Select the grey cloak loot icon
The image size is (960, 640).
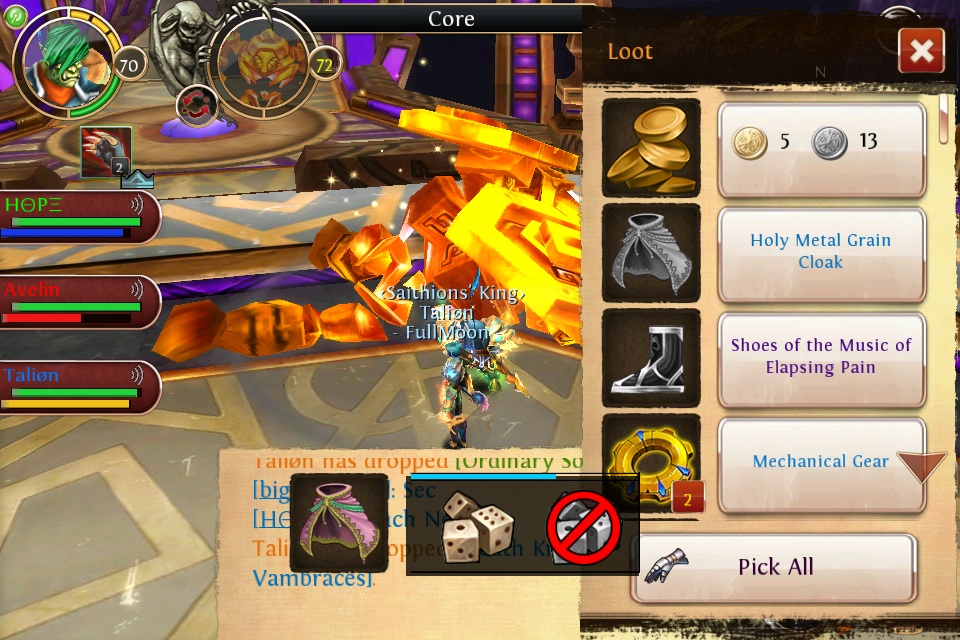(x=651, y=251)
